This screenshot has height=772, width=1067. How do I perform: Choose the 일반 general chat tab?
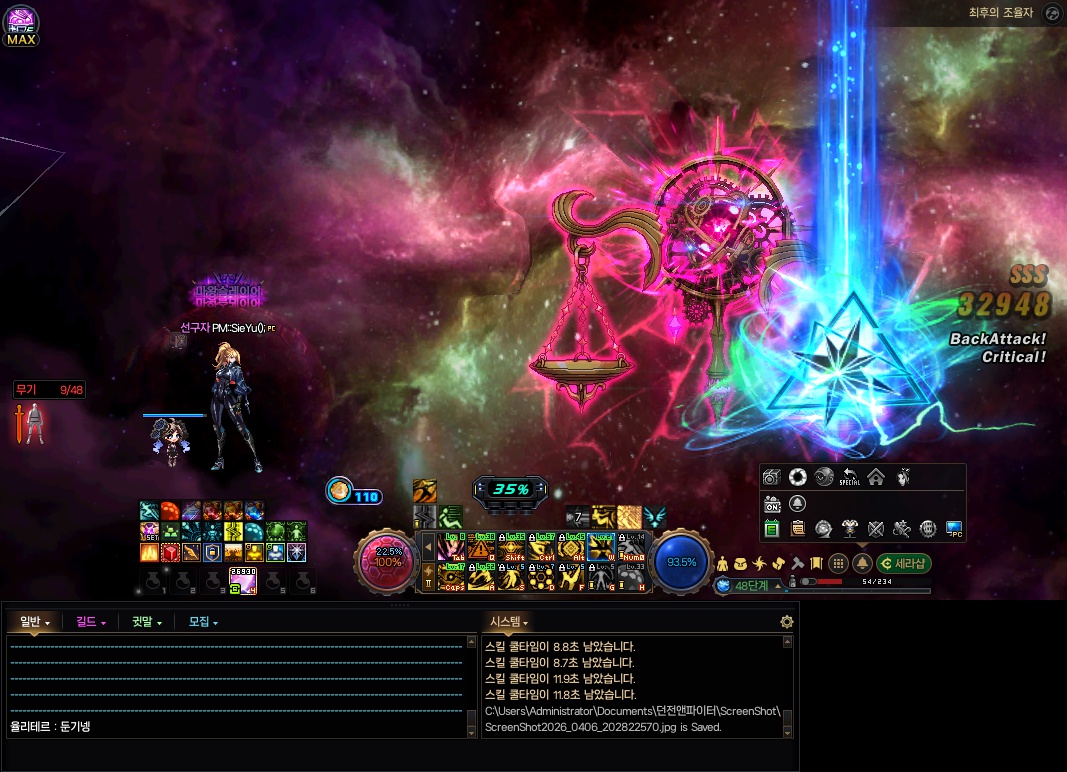(34, 622)
